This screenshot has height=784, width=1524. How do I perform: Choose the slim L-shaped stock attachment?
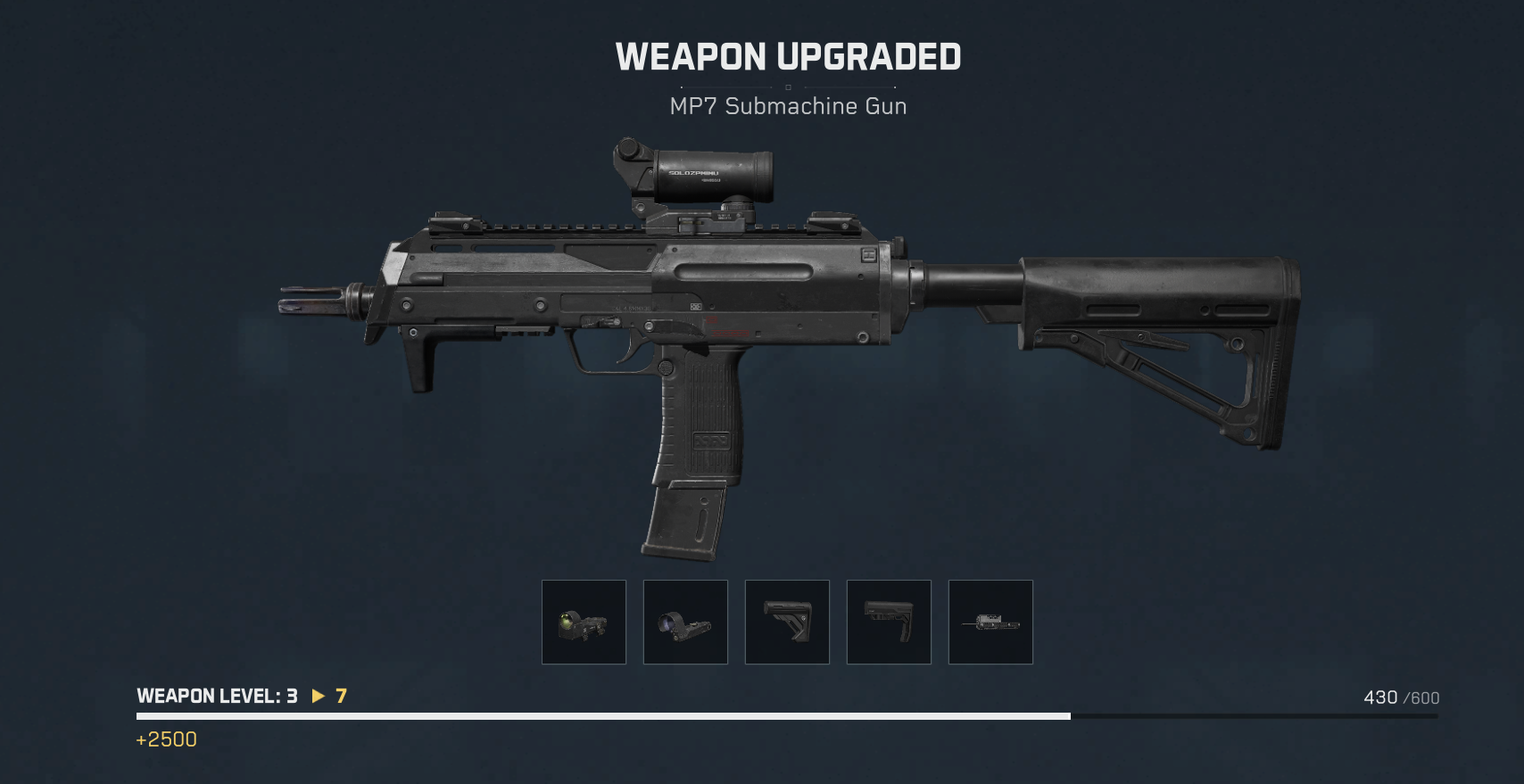tap(889, 623)
